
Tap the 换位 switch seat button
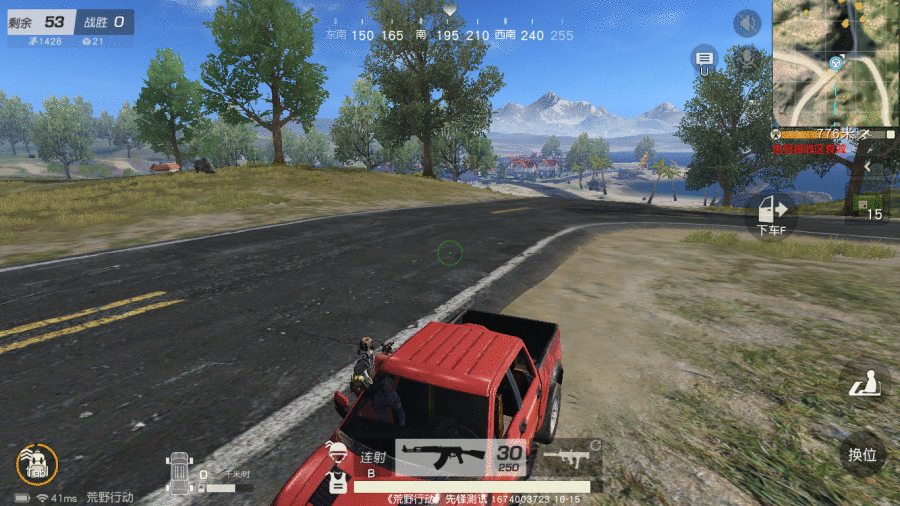[x=862, y=455]
